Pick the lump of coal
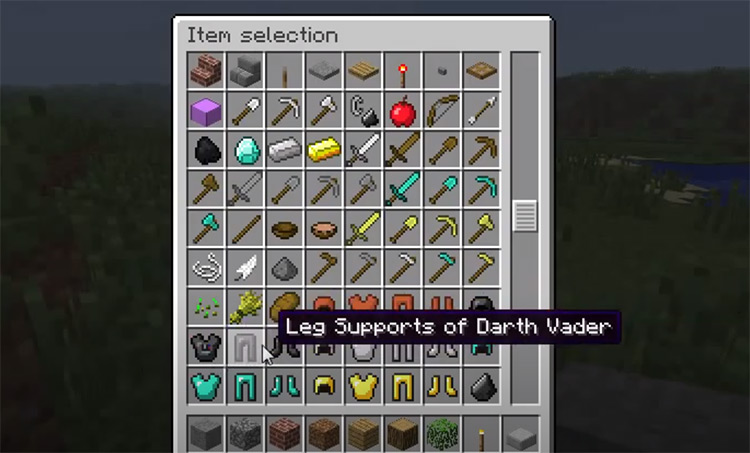This screenshot has width=750, height=453. (x=205, y=150)
